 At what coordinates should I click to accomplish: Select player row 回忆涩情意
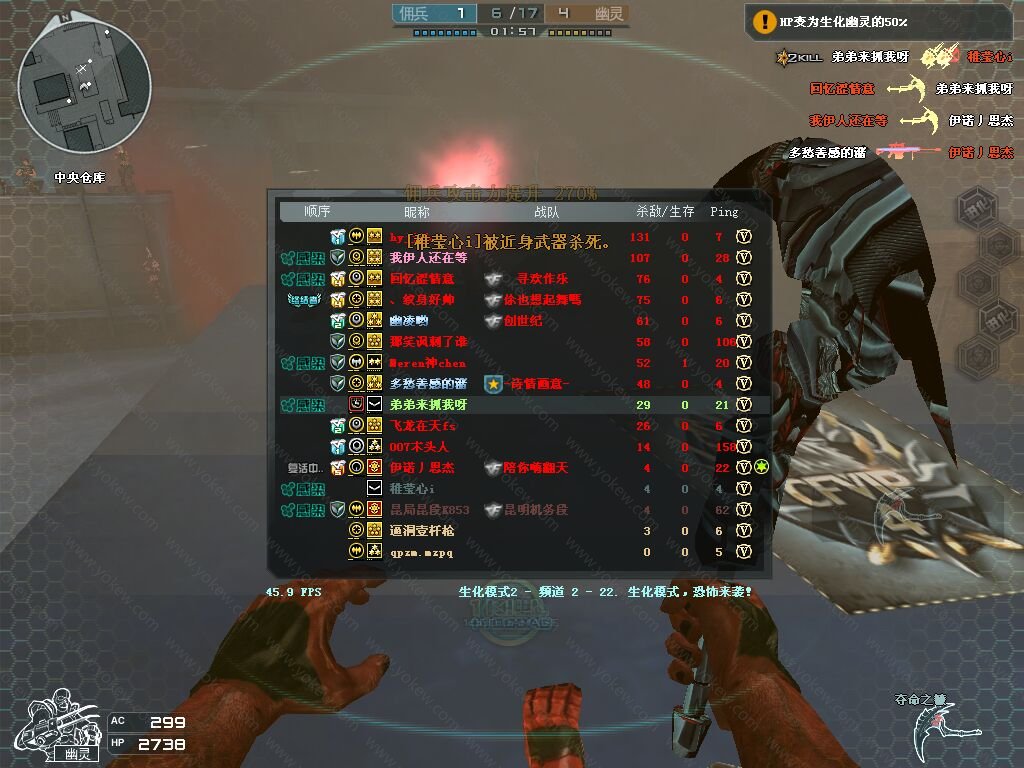click(x=422, y=279)
